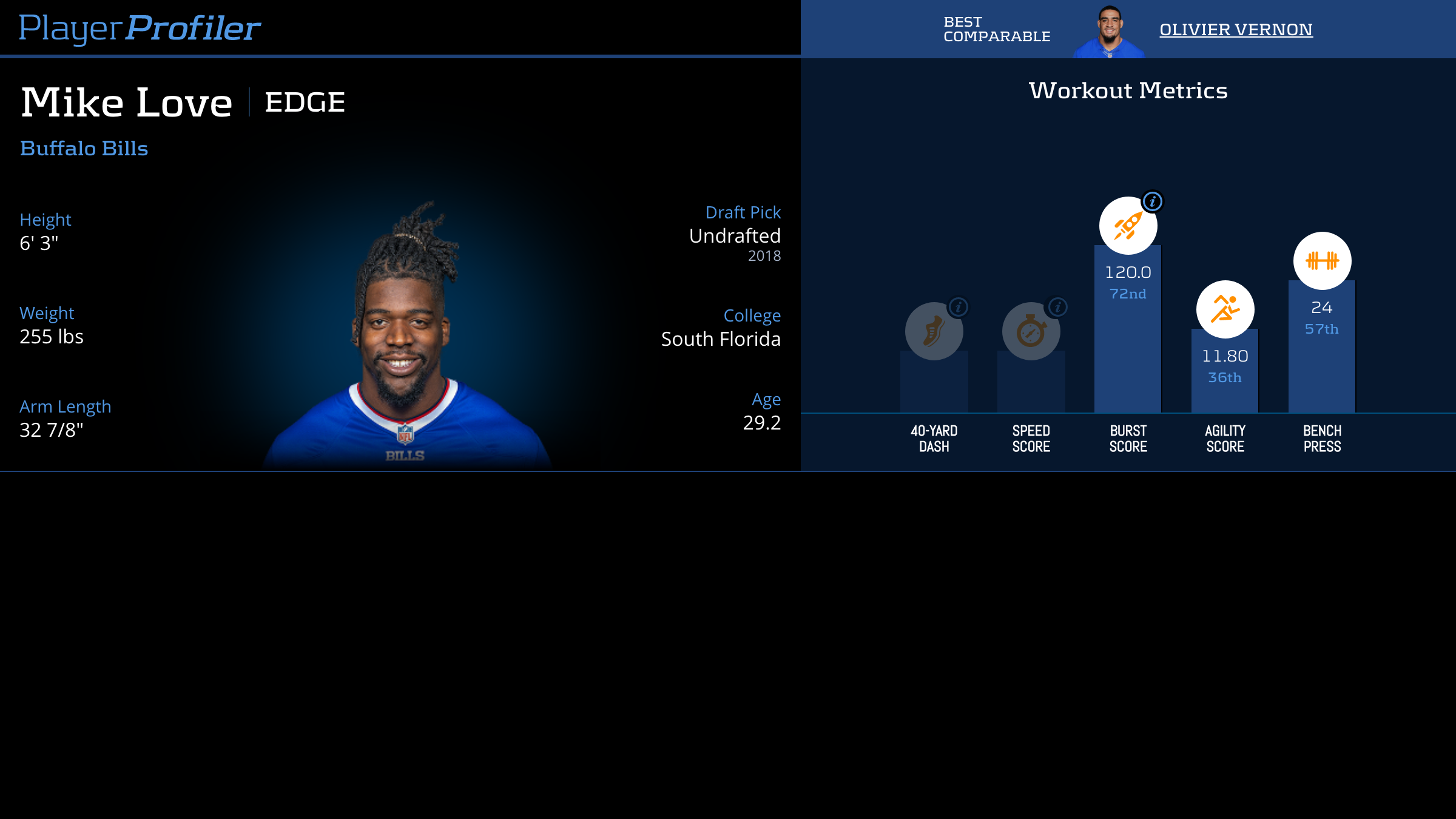Click the Burst Score rocket icon
The width and height of the screenshot is (1456, 819).
click(x=1127, y=226)
